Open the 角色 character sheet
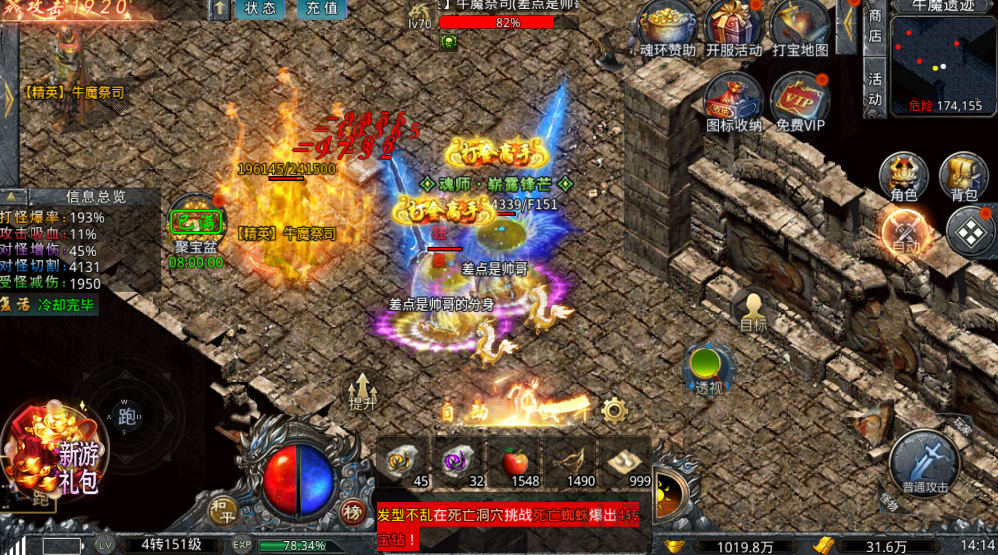This screenshot has width=998, height=555. click(903, 176)
